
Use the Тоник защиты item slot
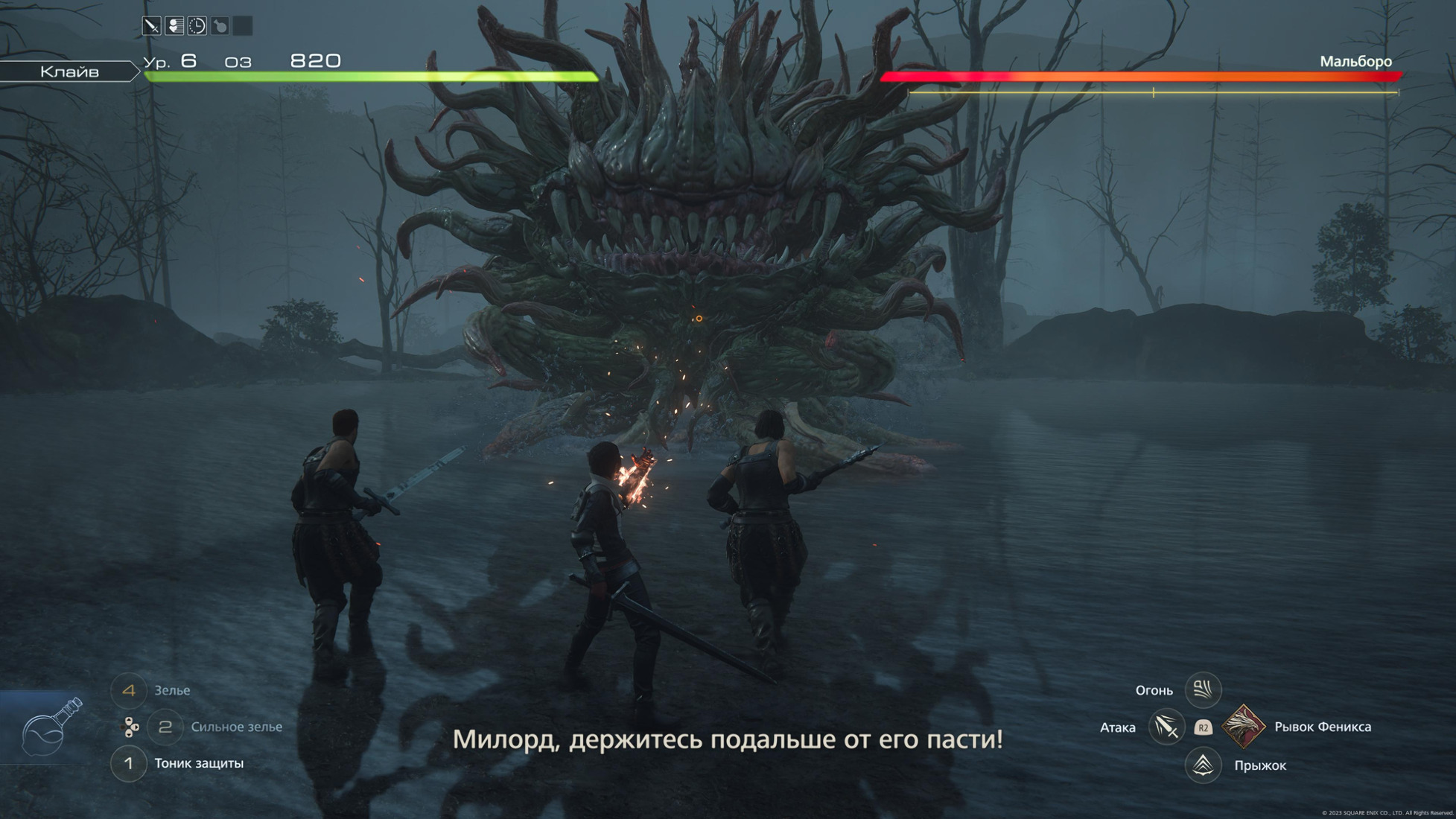[x=128, y=763]
